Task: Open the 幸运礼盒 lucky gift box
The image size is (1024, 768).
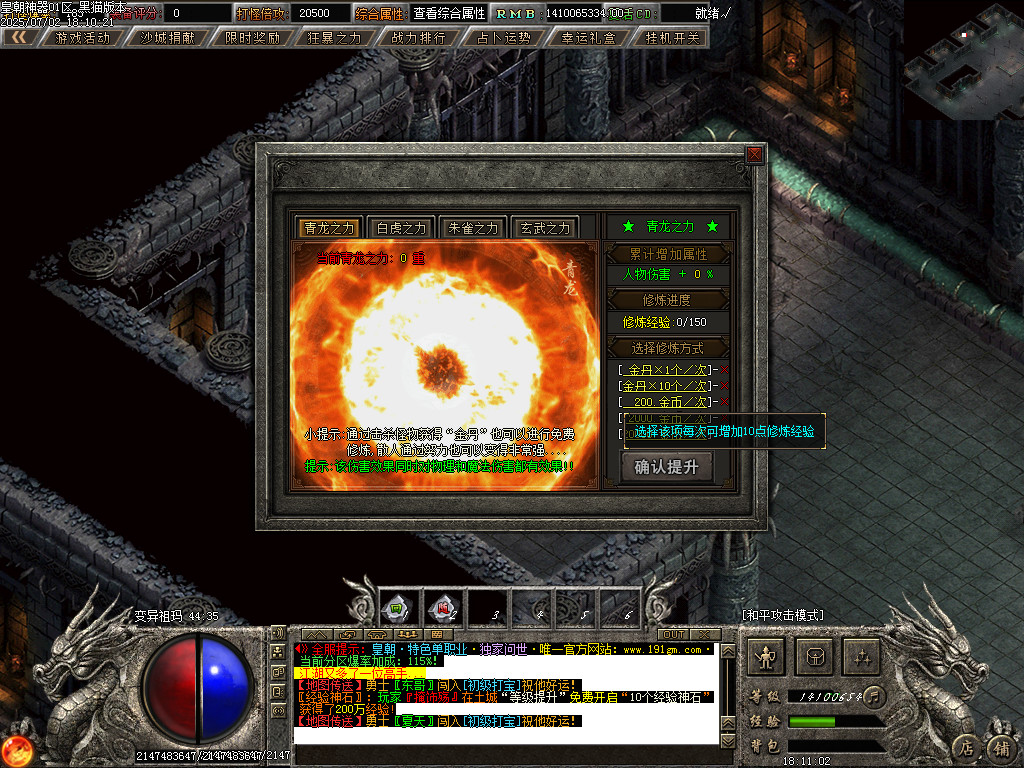Action: 589,38
